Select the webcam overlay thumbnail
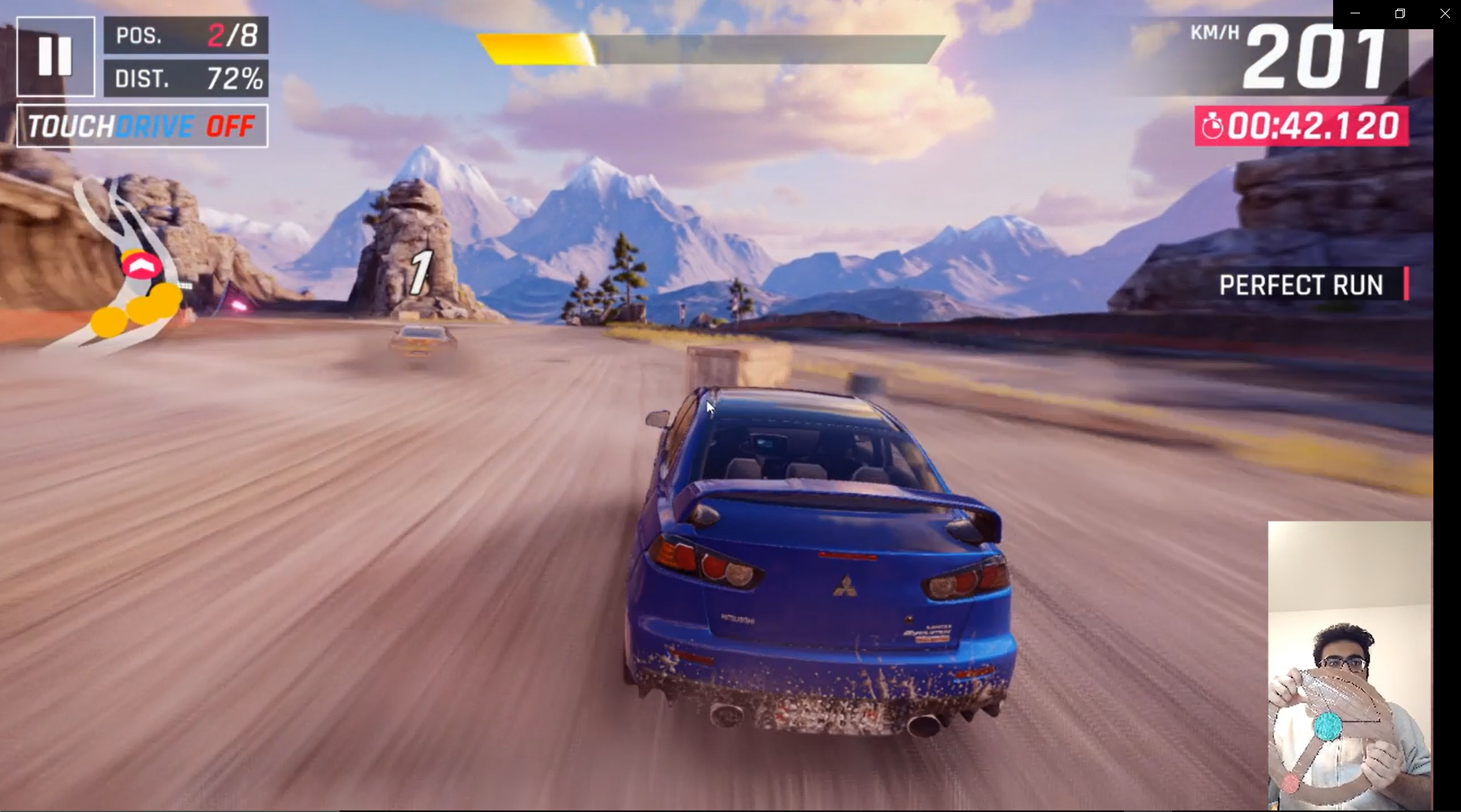 click(x=1349, y=664)
